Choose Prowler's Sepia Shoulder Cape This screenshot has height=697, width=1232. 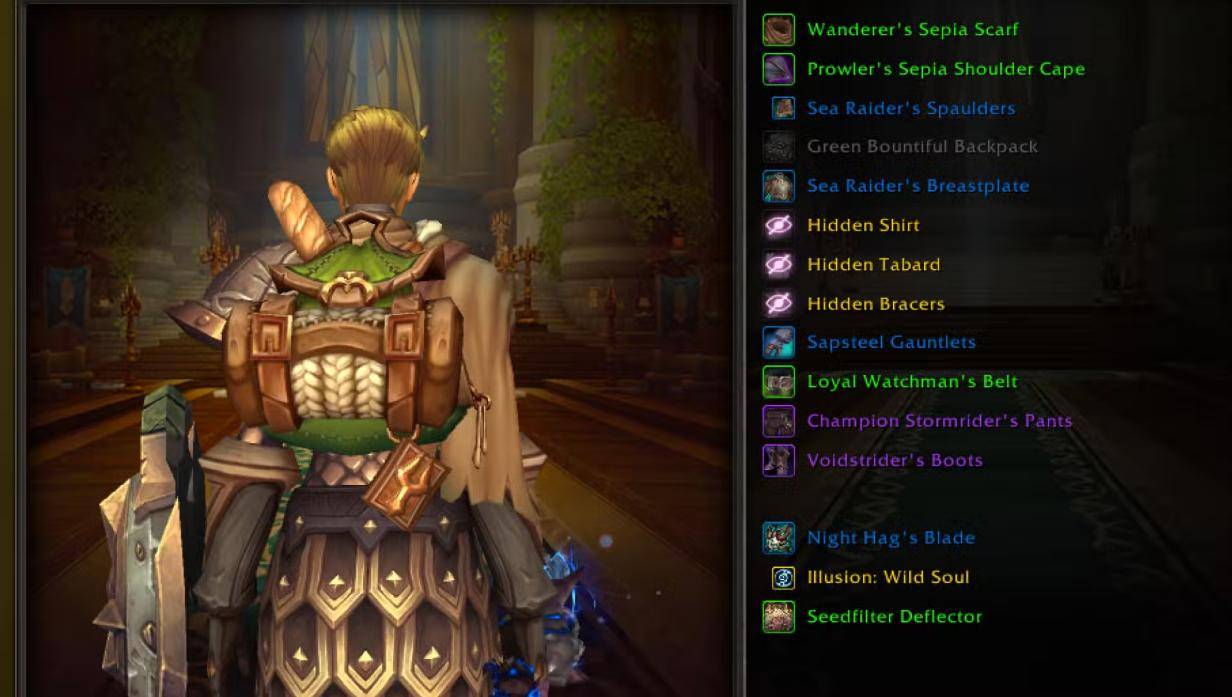click(x=945, y=69)
